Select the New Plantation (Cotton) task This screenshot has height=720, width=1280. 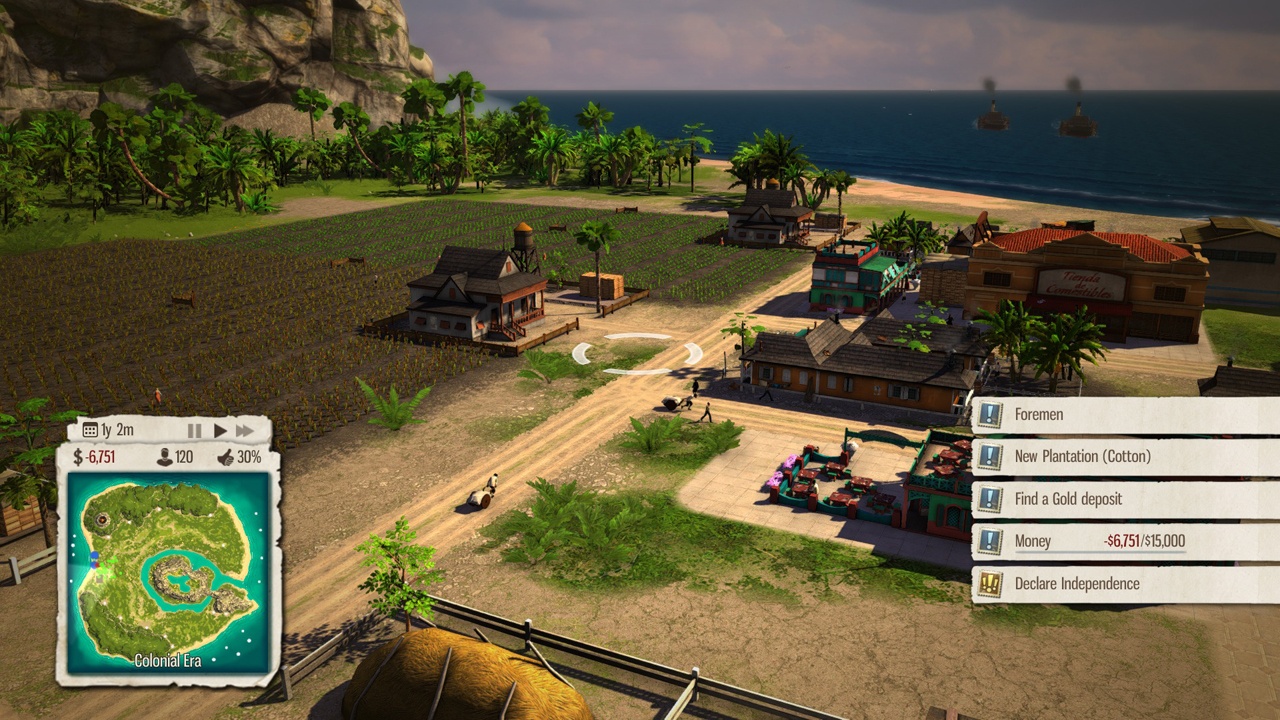[x=1125, y=457]
